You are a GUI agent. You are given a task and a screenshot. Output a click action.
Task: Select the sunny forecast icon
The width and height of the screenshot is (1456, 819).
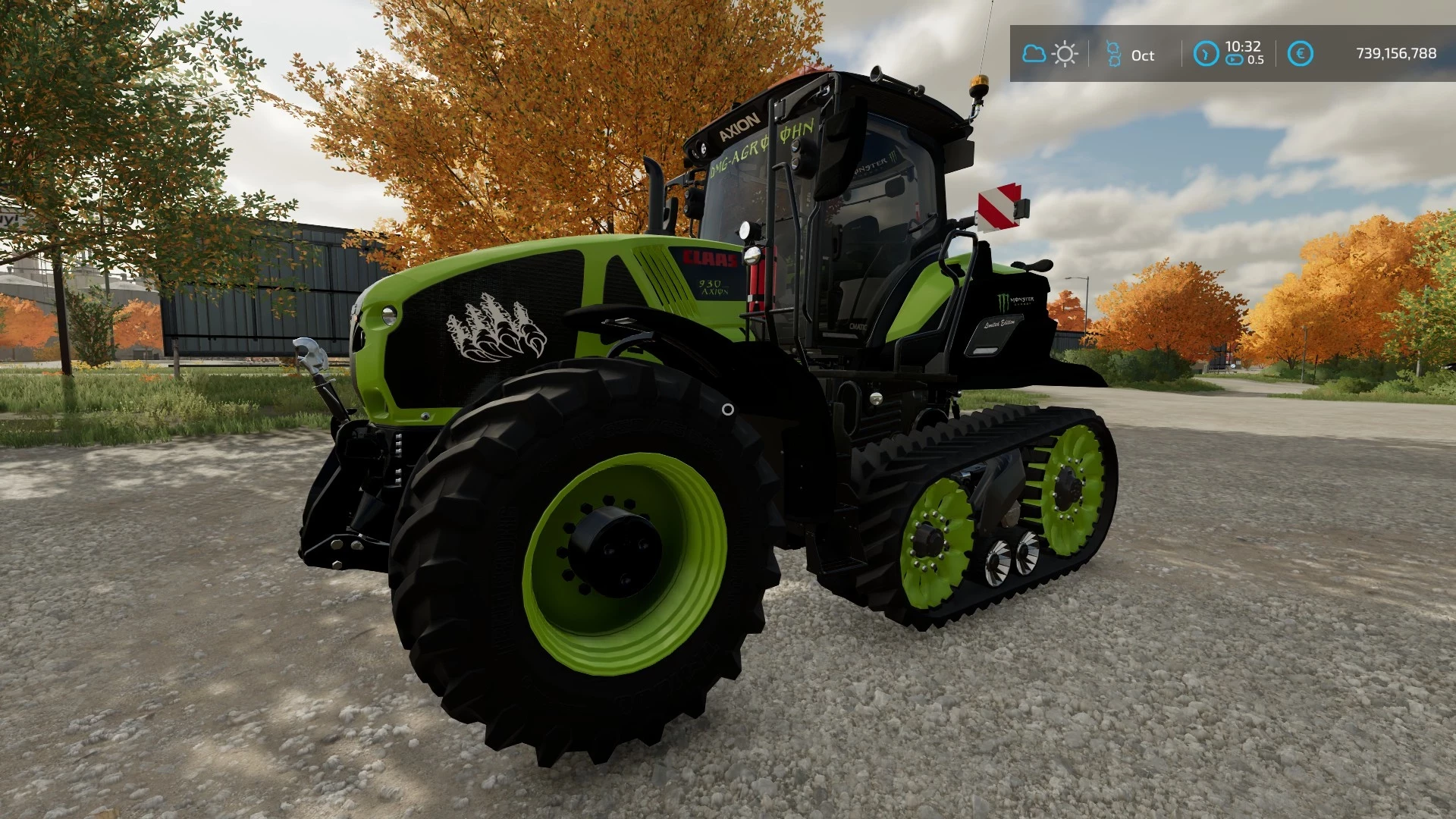[x=1064, y=53]
